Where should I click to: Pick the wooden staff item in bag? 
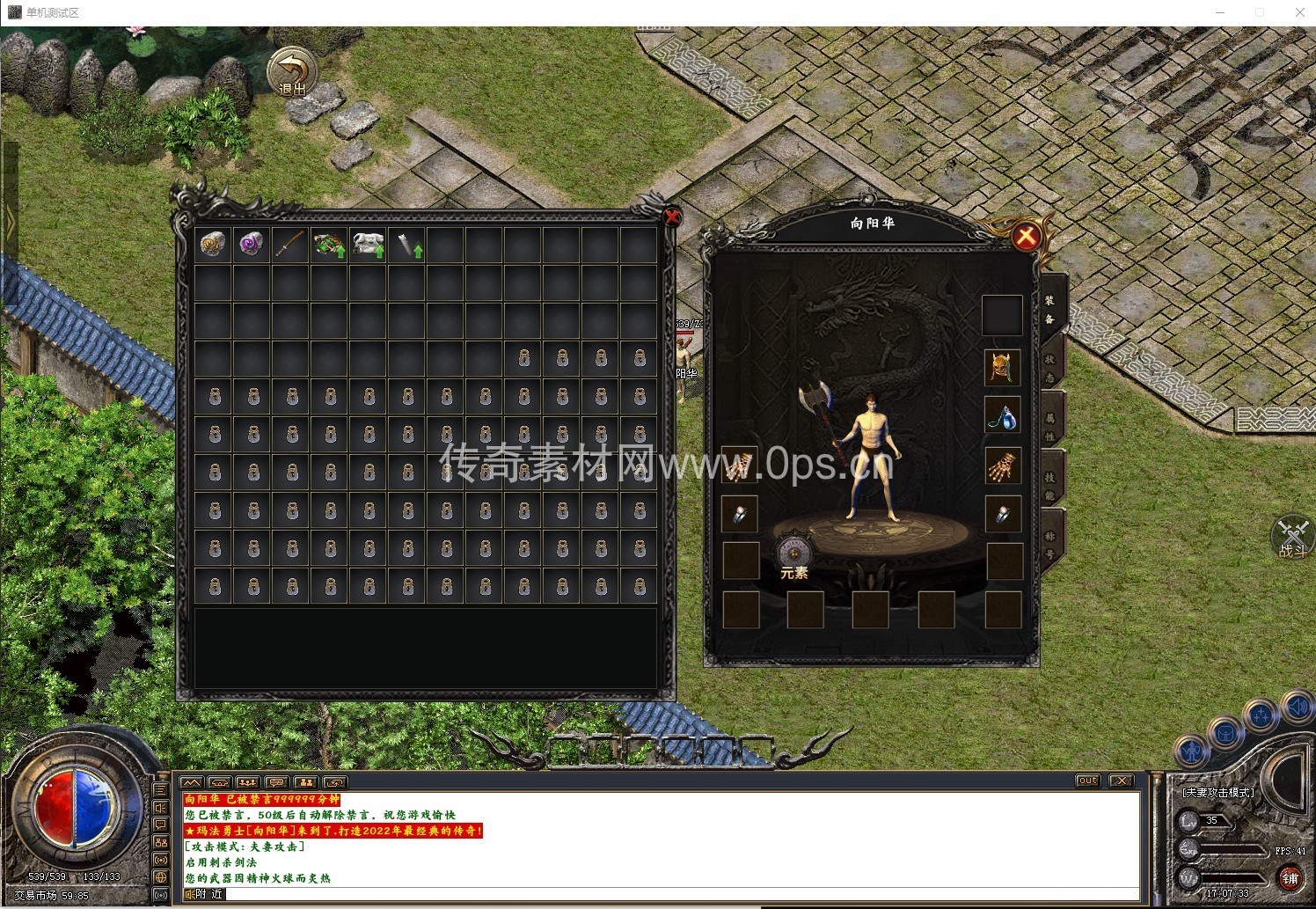pos(290,245)
